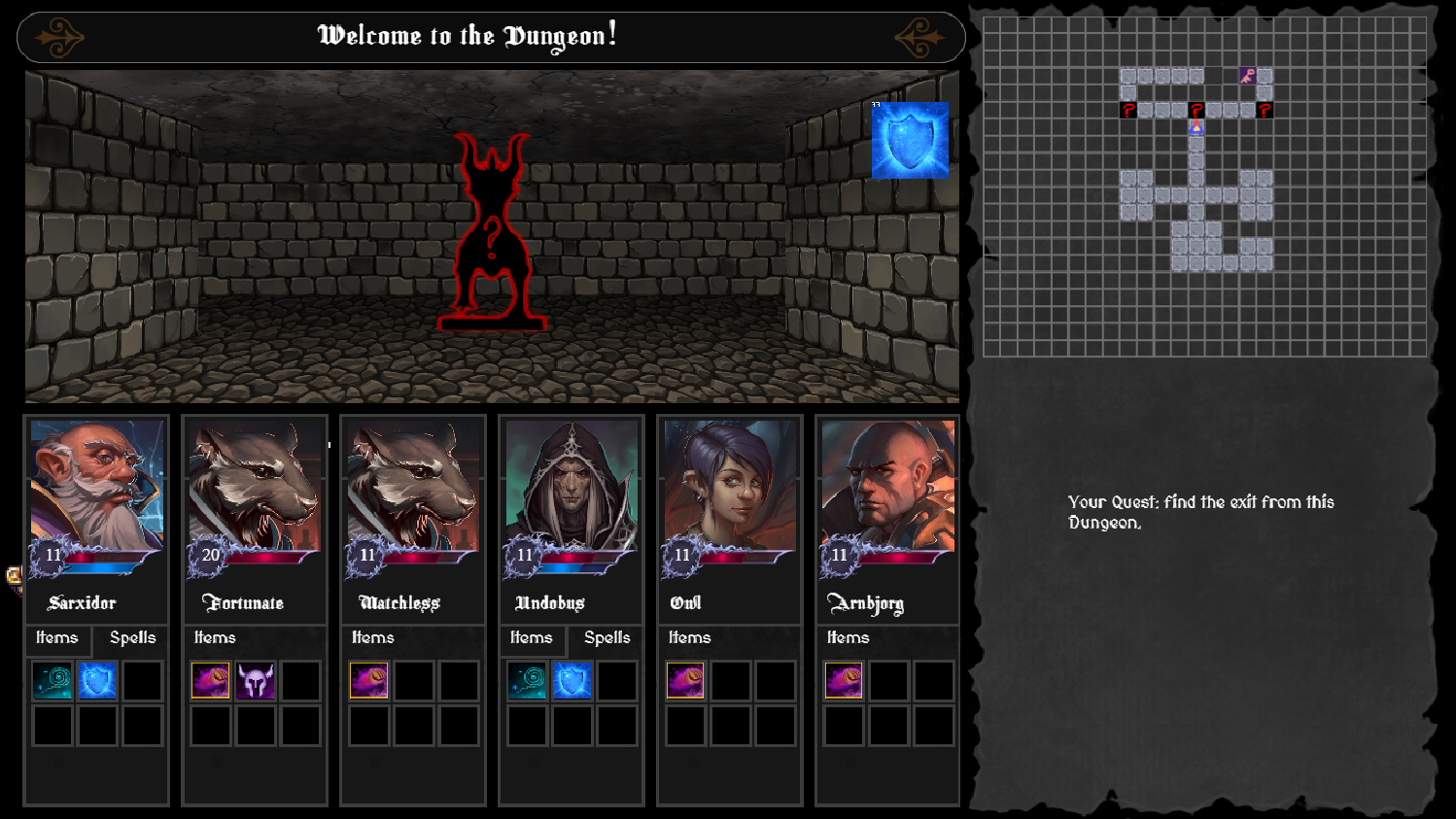
Task: Click the purple item in Matchless's inventory
Action: pos(369,681)
